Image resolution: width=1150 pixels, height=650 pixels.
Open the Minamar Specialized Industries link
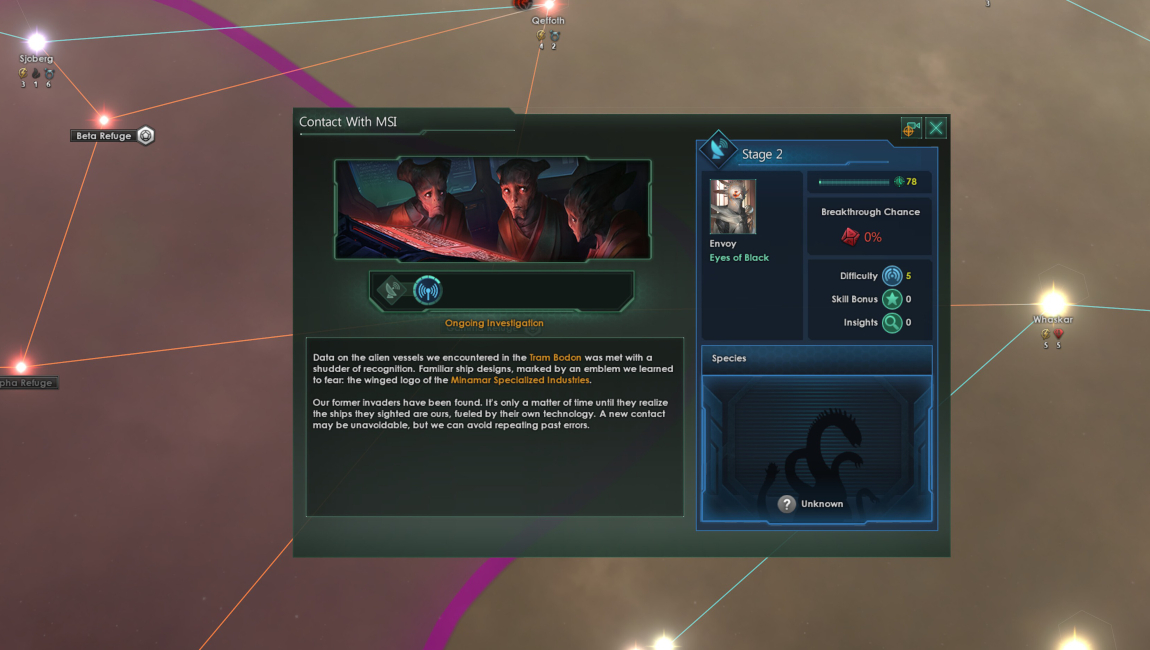click(x=520, y=380)
